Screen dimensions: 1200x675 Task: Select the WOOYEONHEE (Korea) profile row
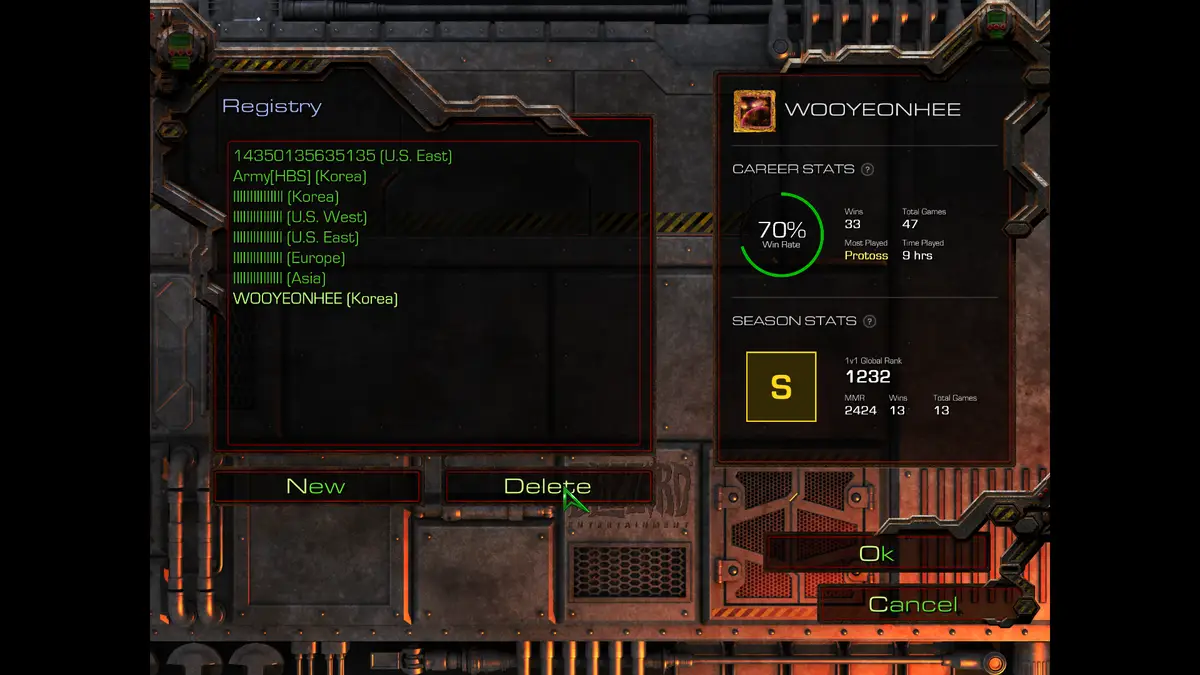point(315,298)
